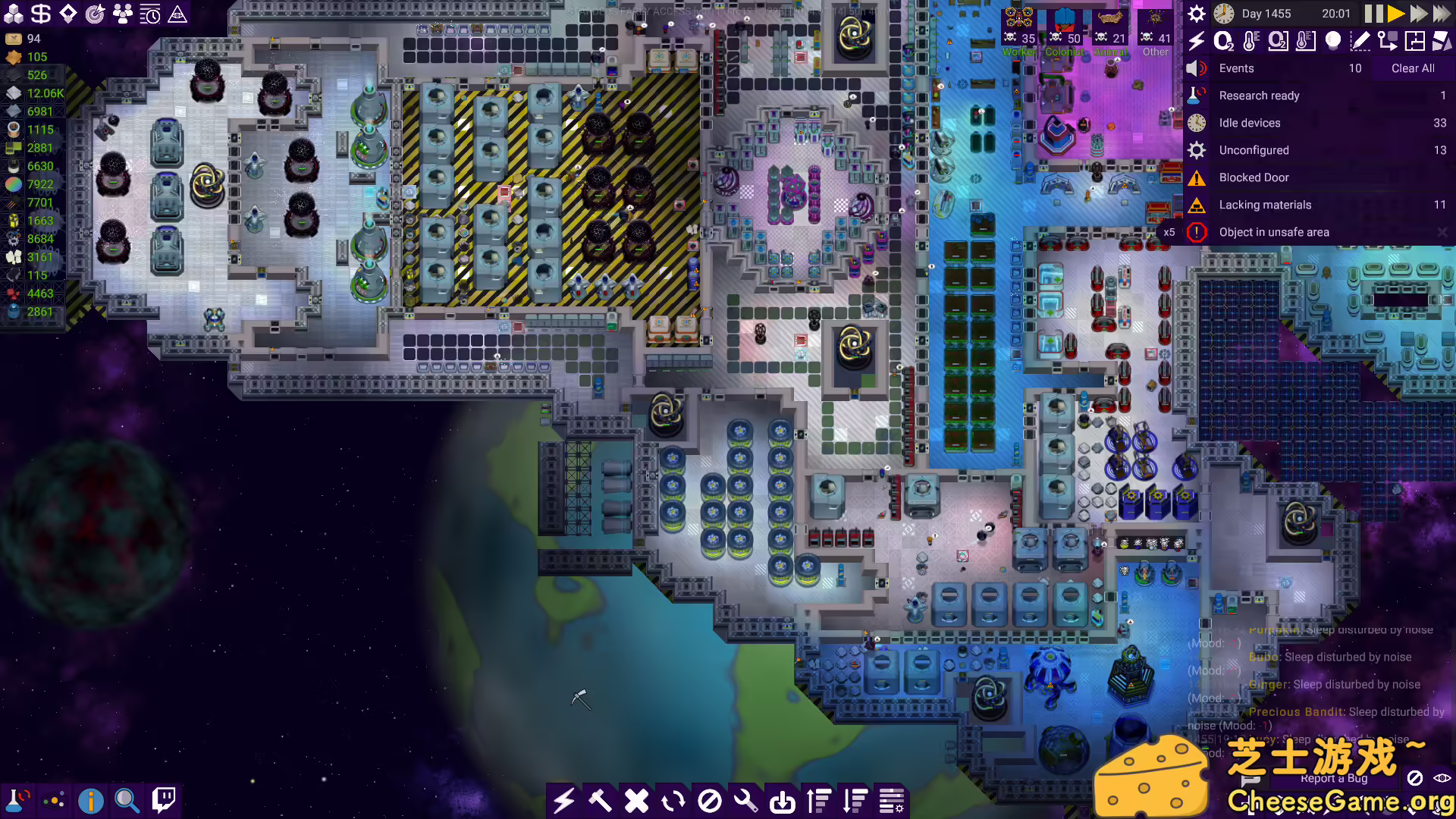
Task: Click the Clear All button
Action: (1412, 68)
